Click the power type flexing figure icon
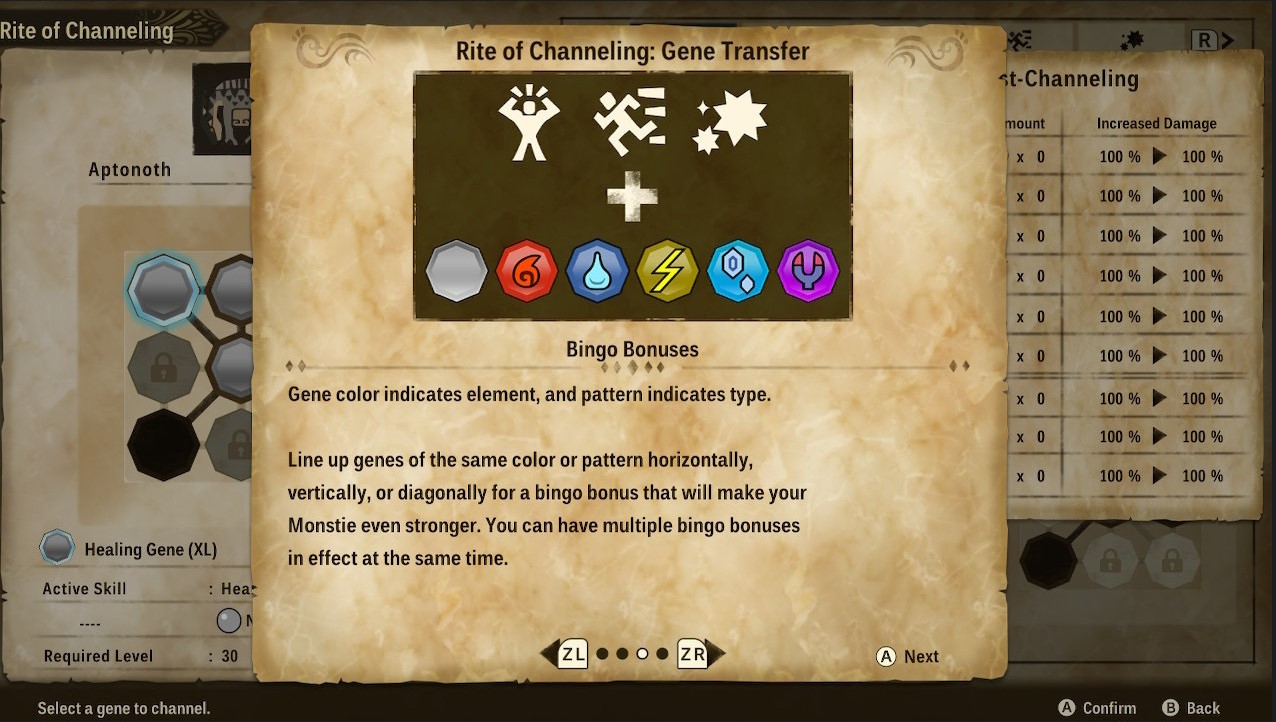This screenshot has height=722, width=1276. tap(529, 123)
